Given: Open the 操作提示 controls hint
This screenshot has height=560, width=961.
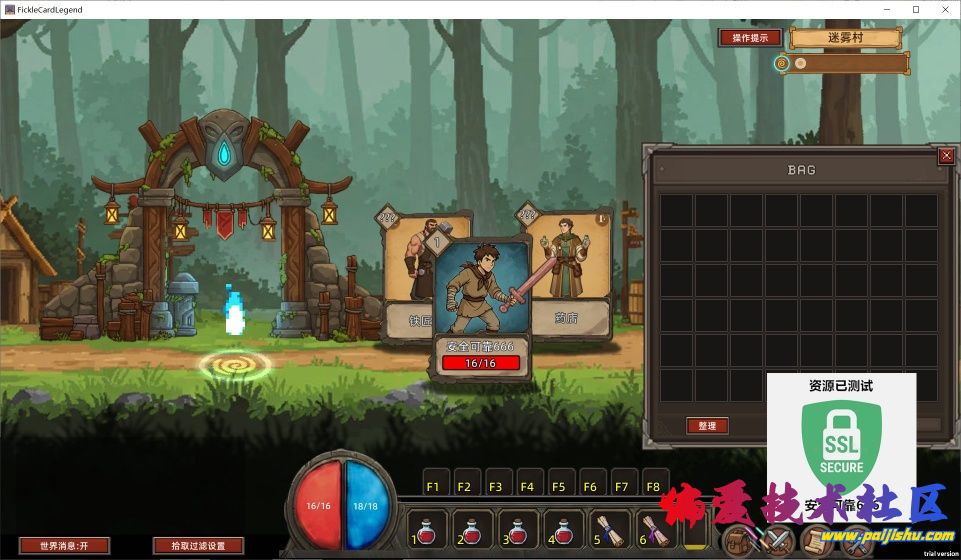Looking at the screenshot, I should click(x=749, y=38).
